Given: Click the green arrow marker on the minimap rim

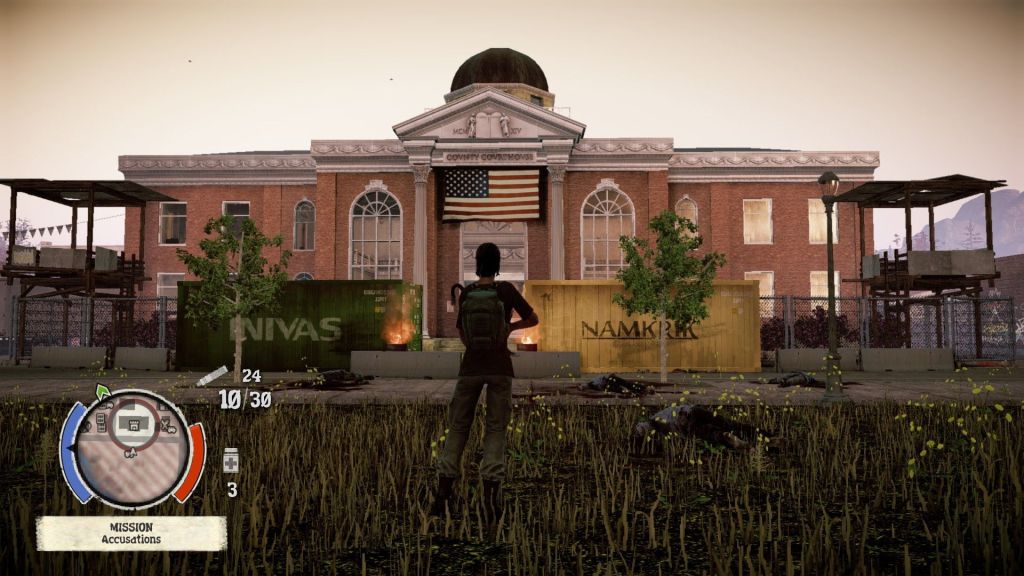Looking at the screenshot, I should point(102,391).
